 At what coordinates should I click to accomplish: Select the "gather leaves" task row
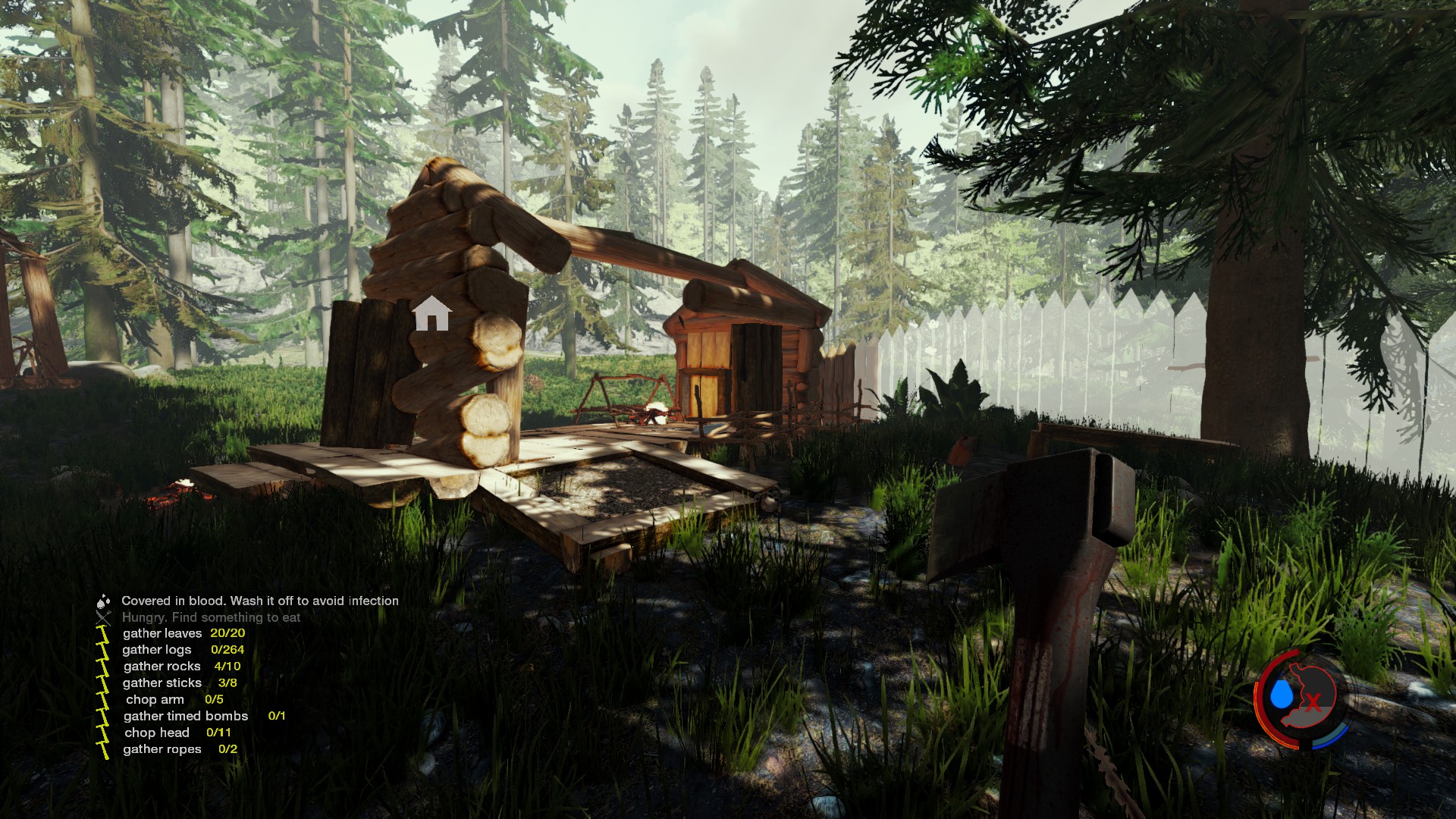[162, 633]
